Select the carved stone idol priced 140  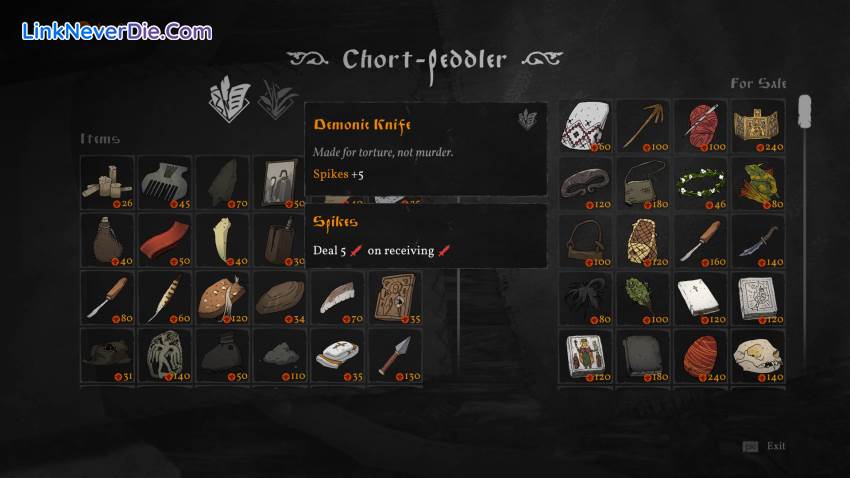[164, 355]
